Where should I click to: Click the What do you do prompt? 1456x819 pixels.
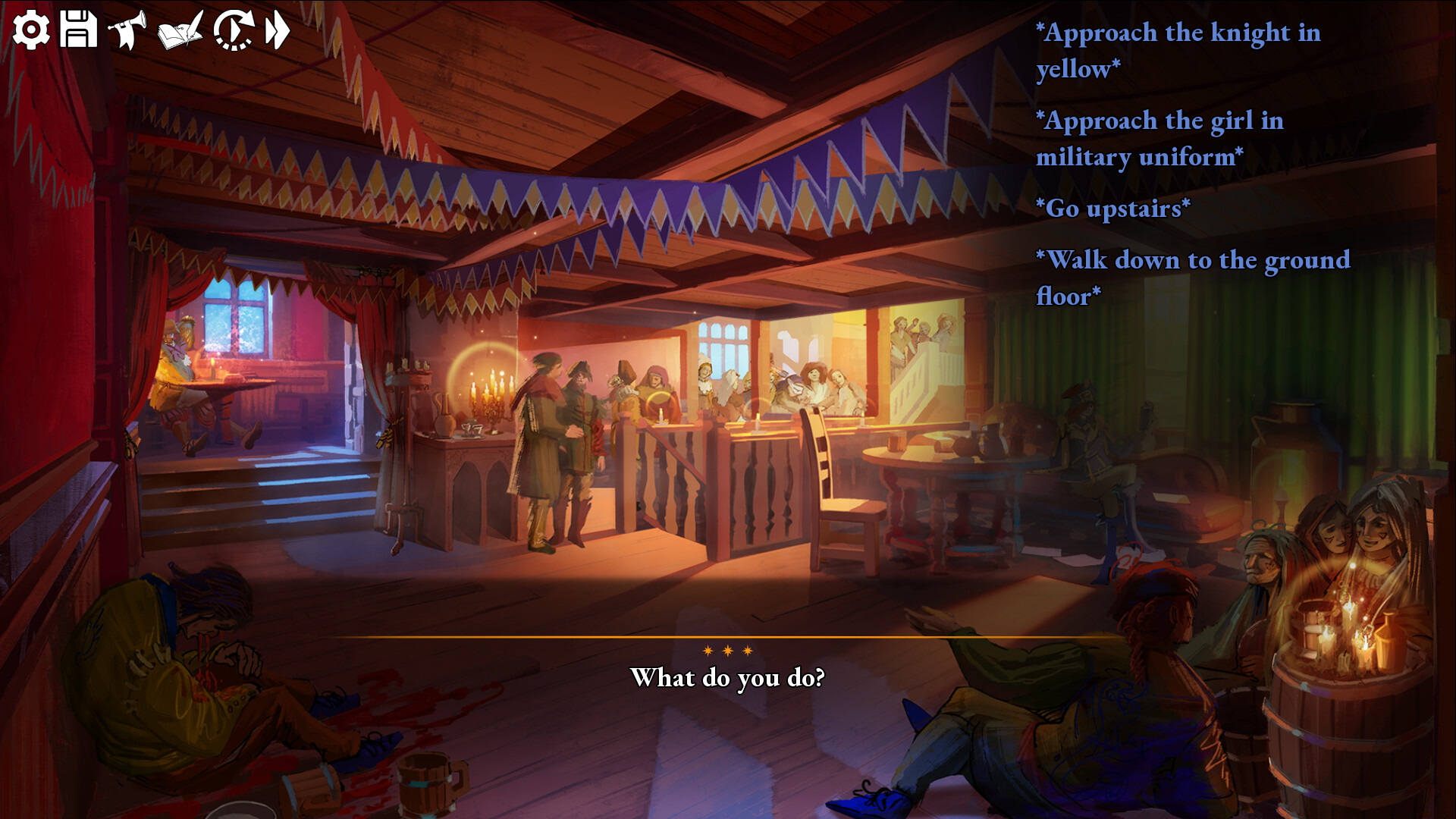tap(728, 677)
